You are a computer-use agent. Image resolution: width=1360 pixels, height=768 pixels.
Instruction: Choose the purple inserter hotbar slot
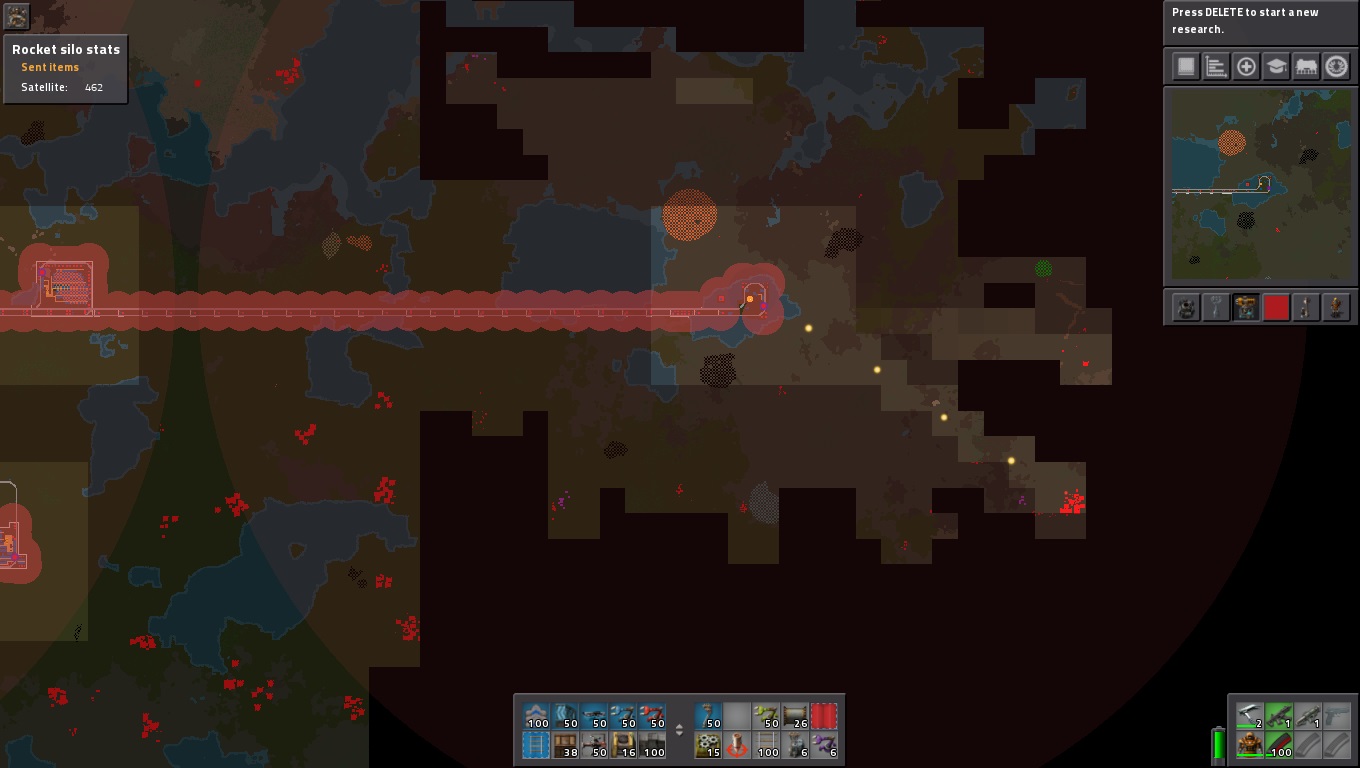[824, 745]
